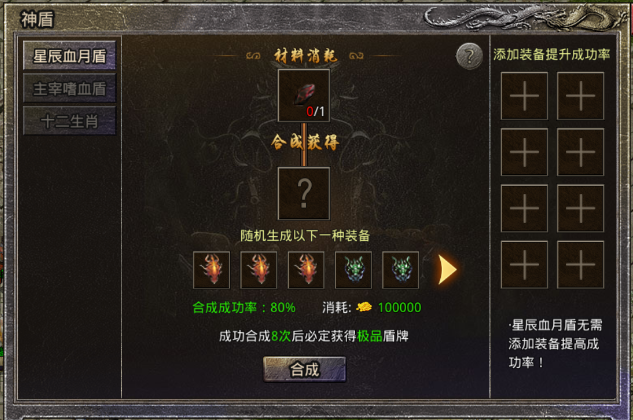This screenshot has height=420, width=633.
Task: Select the 星辰血月盾 tab
Action: 70,55
